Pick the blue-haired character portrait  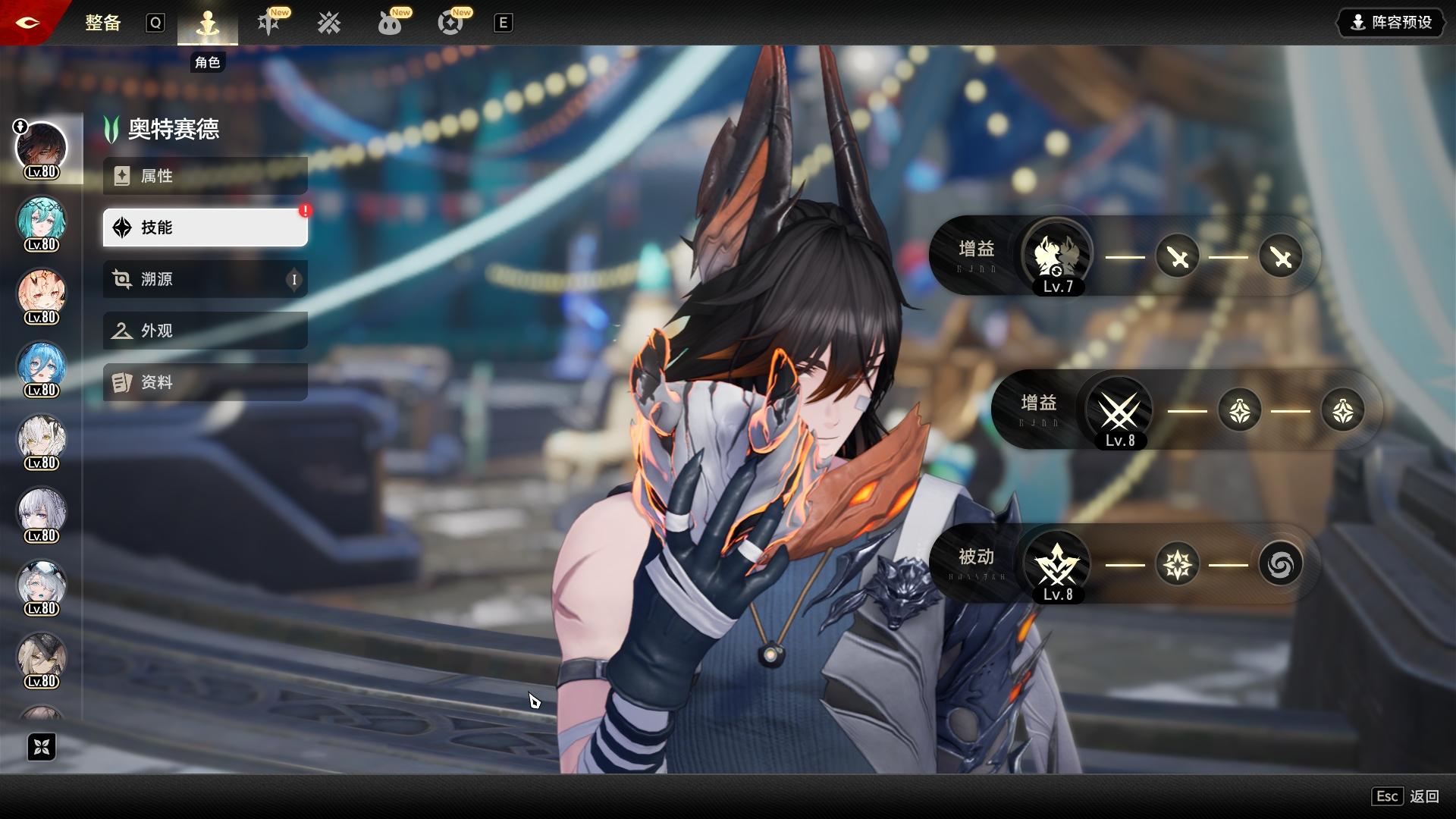tap(42, 366)
